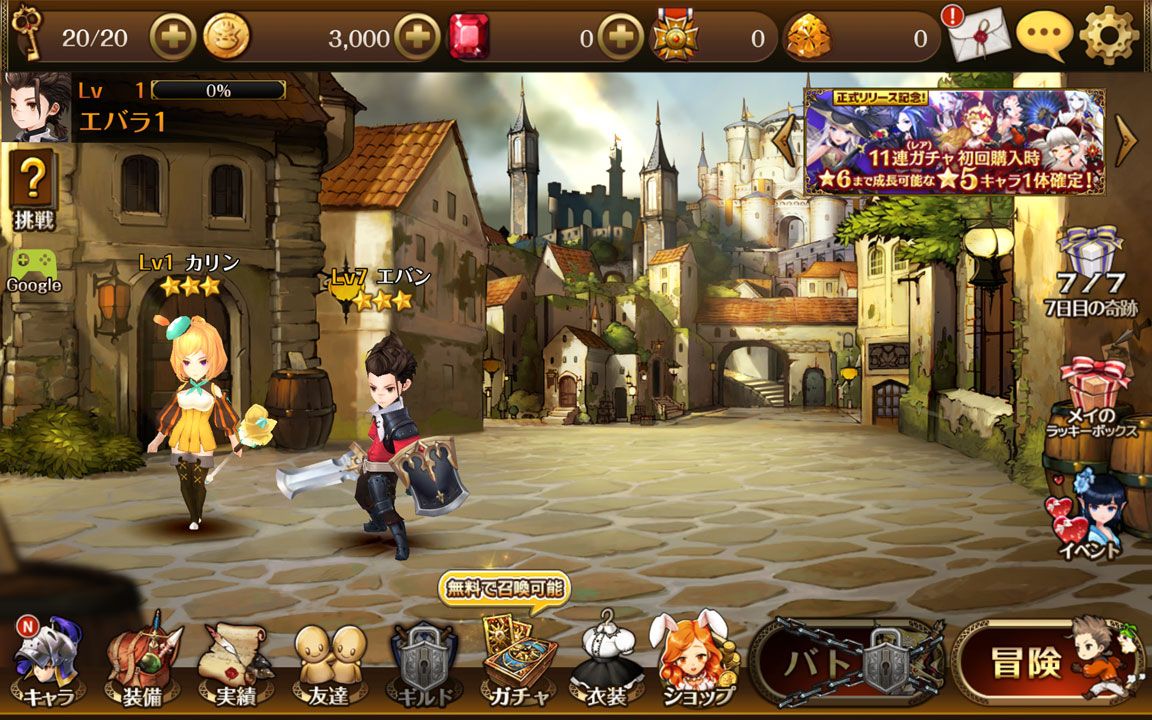The image size is (1152, 720).
Task: Open the chat speech bubble
Action: (1044, 36)
